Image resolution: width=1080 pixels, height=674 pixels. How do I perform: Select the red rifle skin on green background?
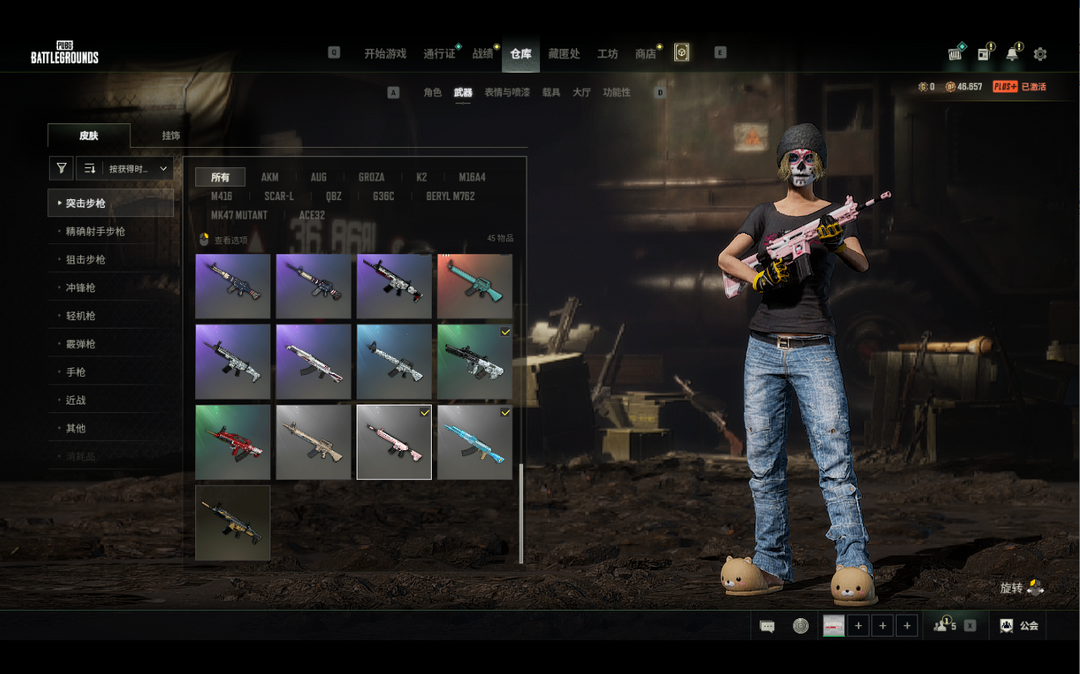pyautogui.click(x=233, y=442)
